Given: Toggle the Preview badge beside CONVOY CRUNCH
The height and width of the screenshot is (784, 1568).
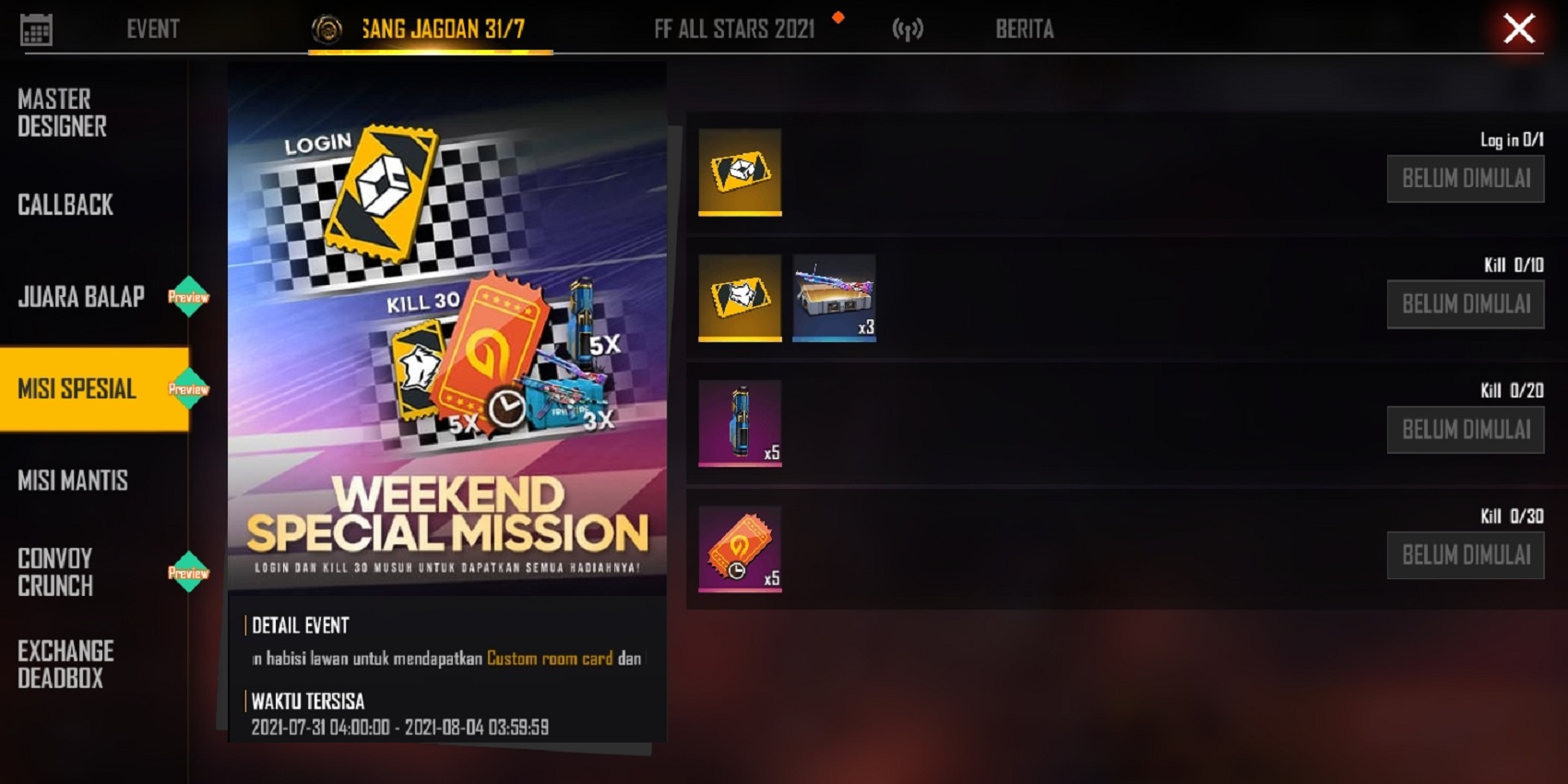Looking at the screenshot, I should point(189,571).
